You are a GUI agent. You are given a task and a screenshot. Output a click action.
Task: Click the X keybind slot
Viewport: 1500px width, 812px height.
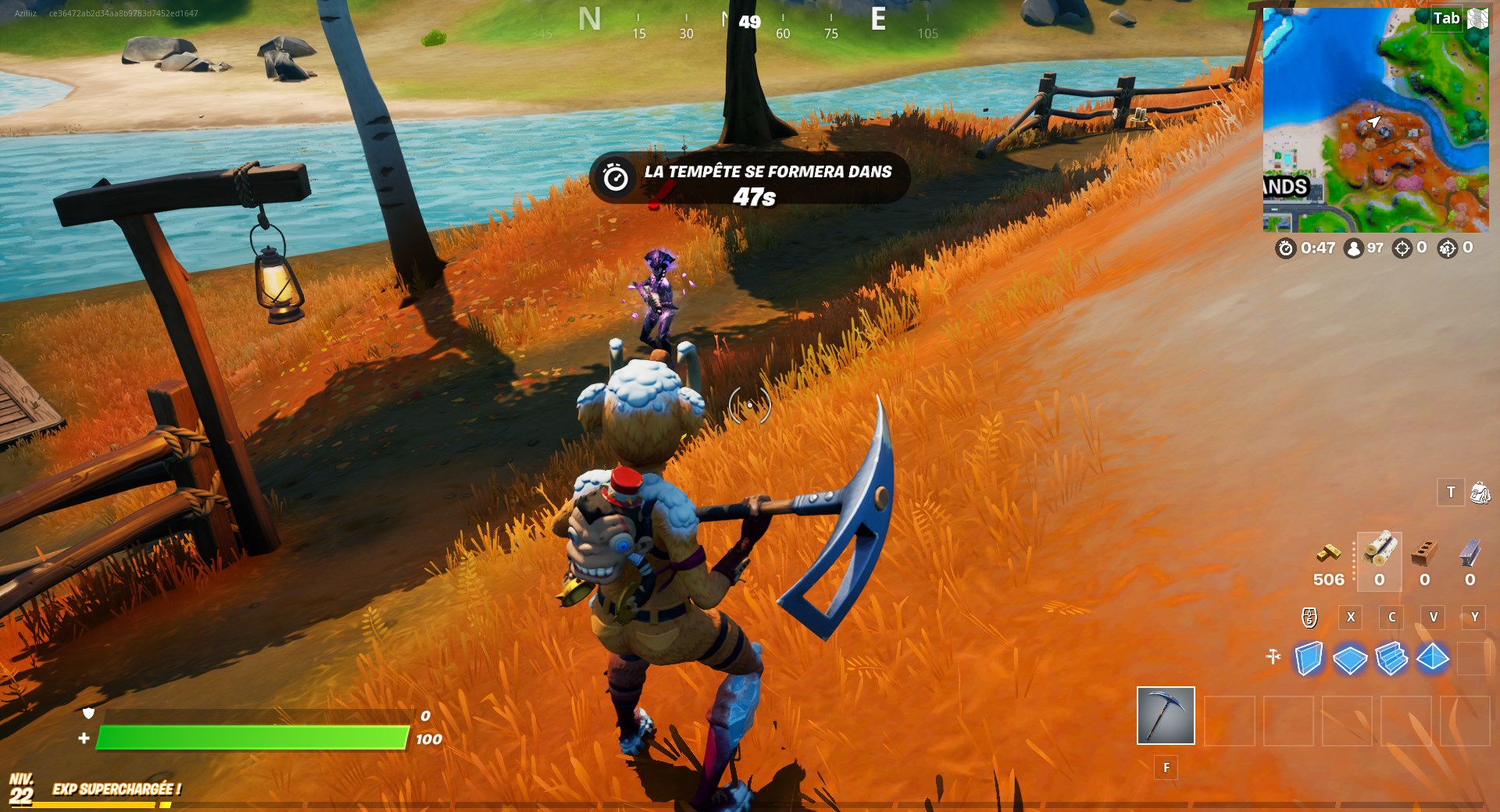pyautogui.click(x=1351, y=617)
